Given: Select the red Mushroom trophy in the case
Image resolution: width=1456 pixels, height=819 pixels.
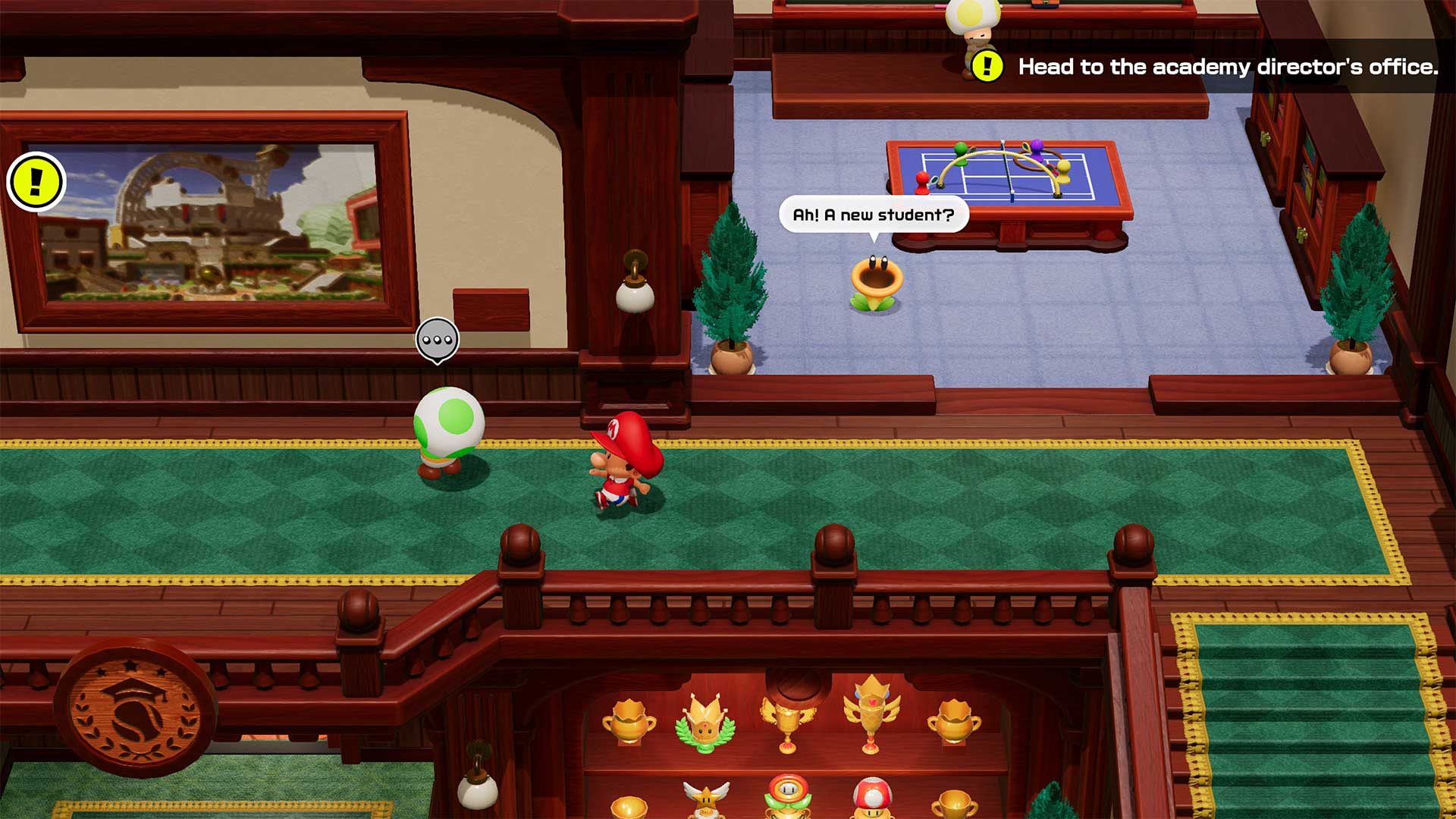Looking at the screenshot, I should click(x=873, y=796).
